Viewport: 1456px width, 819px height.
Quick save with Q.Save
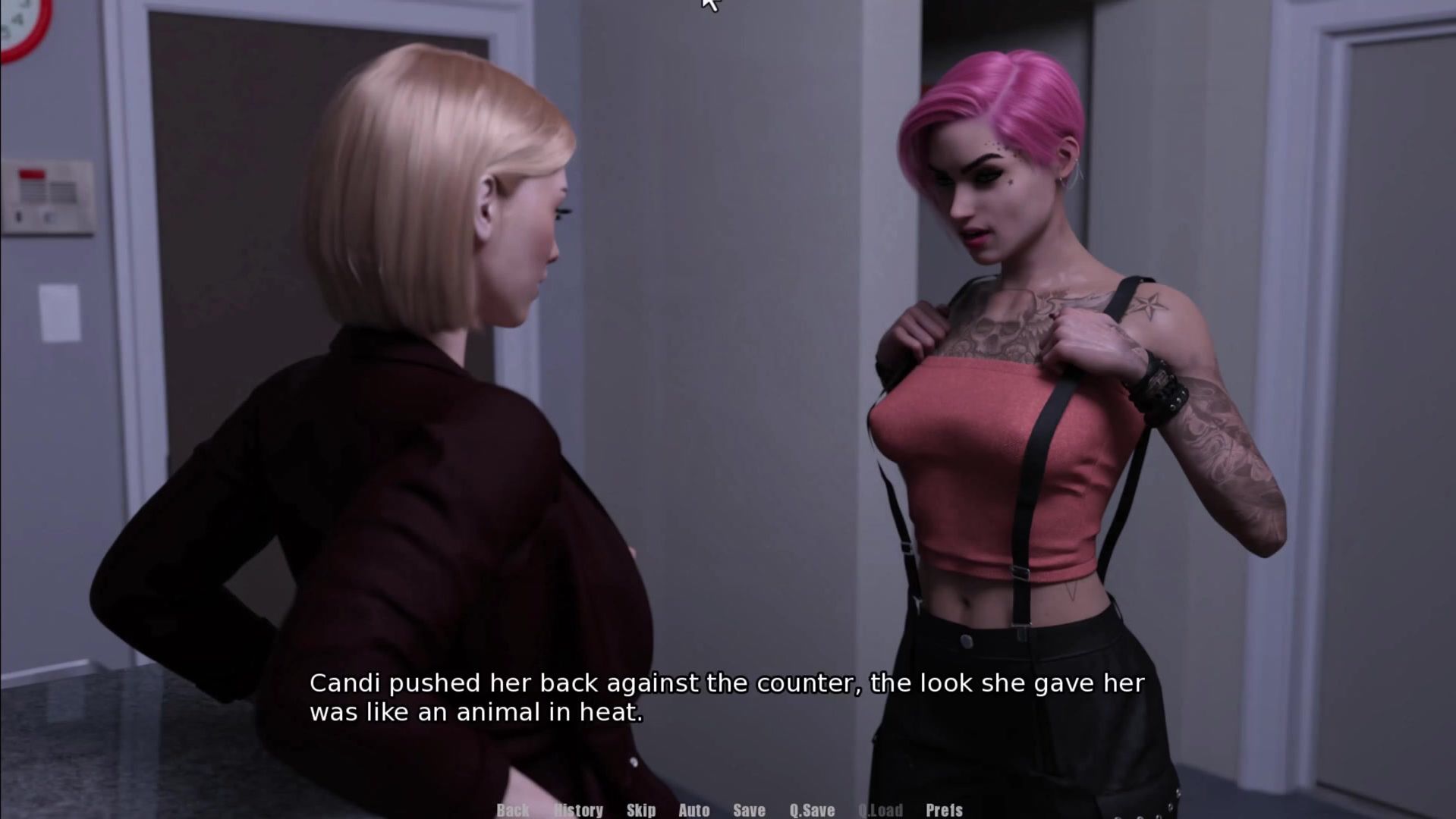pos(812,810)
